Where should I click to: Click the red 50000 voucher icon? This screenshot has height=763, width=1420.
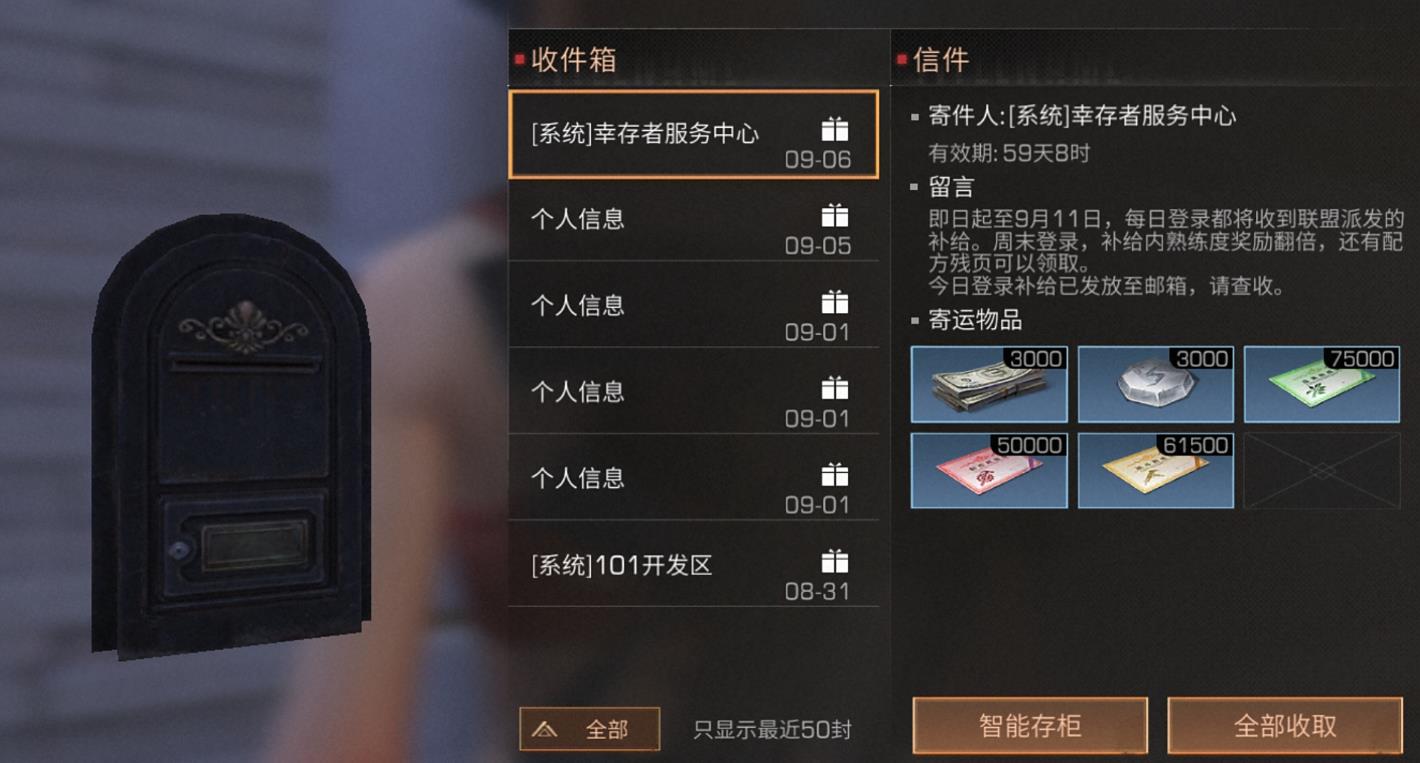click(x=988, y=469)
